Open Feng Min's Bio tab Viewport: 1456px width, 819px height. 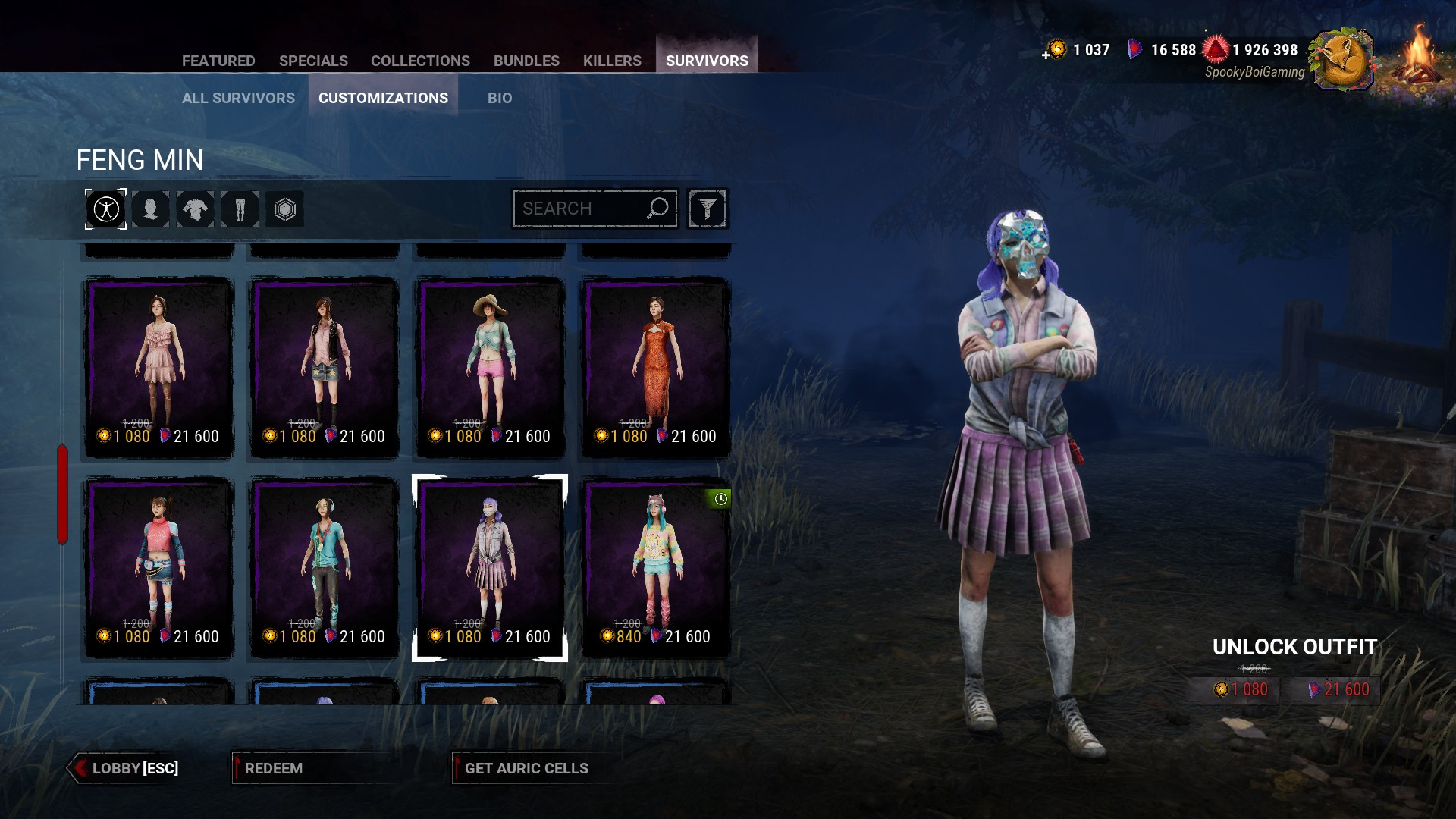point(500,98)
